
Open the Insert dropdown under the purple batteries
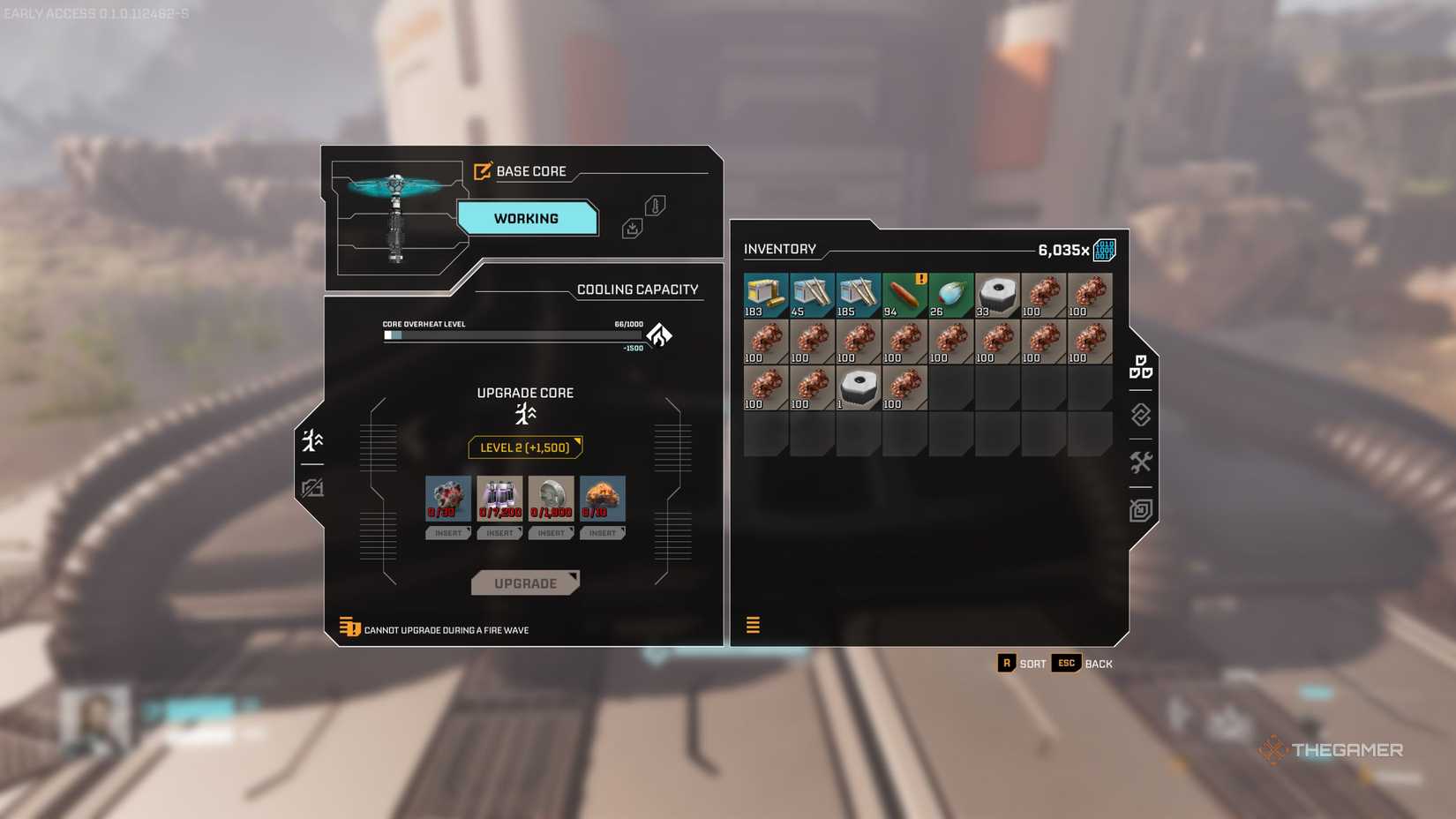(499, 533)
